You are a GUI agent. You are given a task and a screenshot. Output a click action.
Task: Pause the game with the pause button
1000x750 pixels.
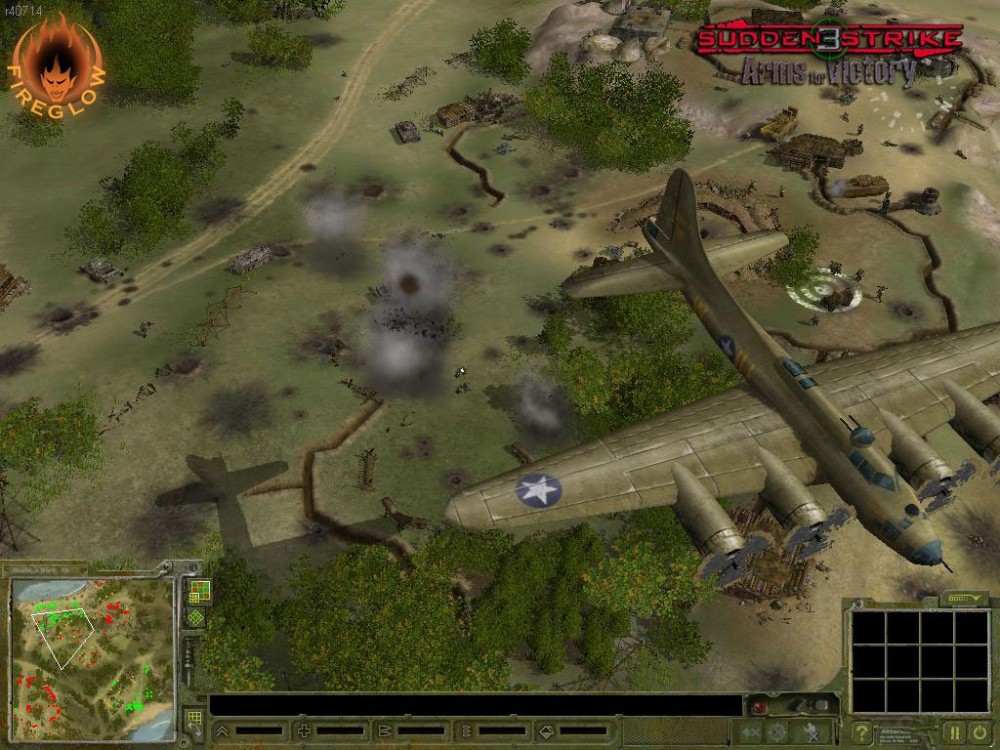pos(953,732)
